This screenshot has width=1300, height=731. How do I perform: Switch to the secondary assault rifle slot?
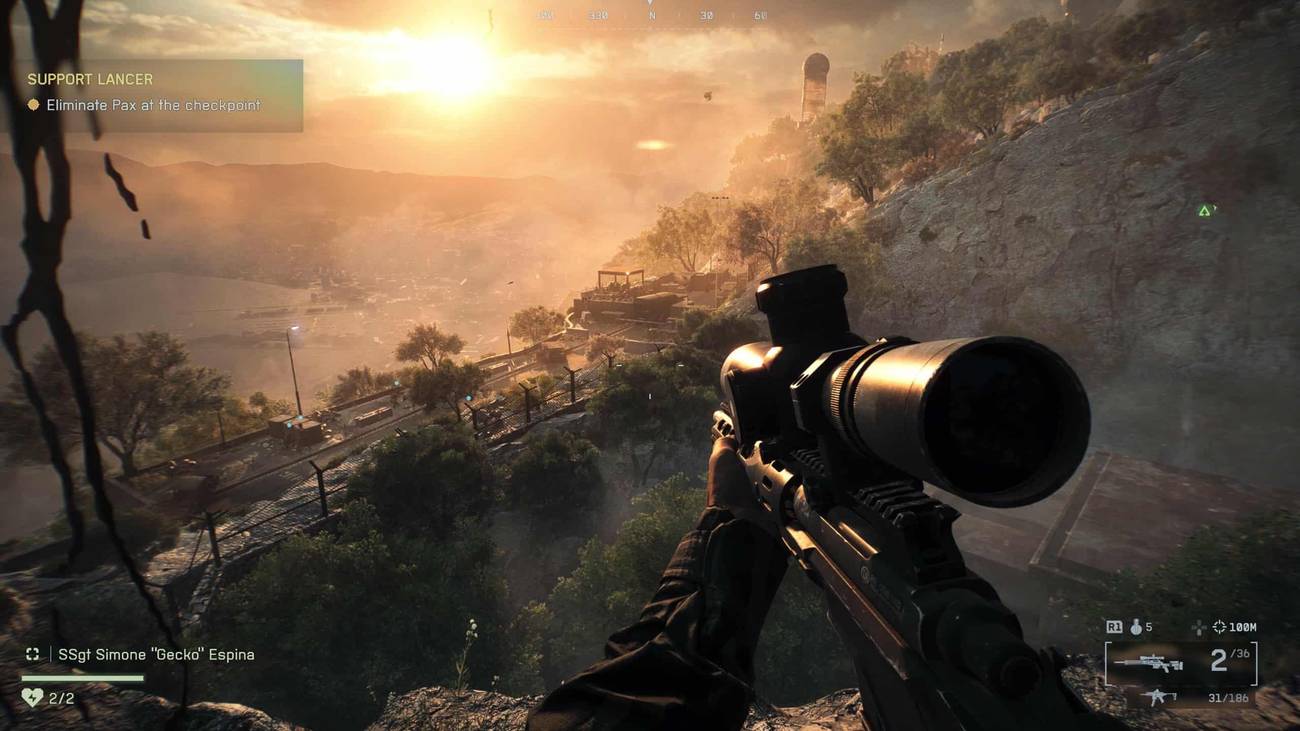click(1159, 698)
